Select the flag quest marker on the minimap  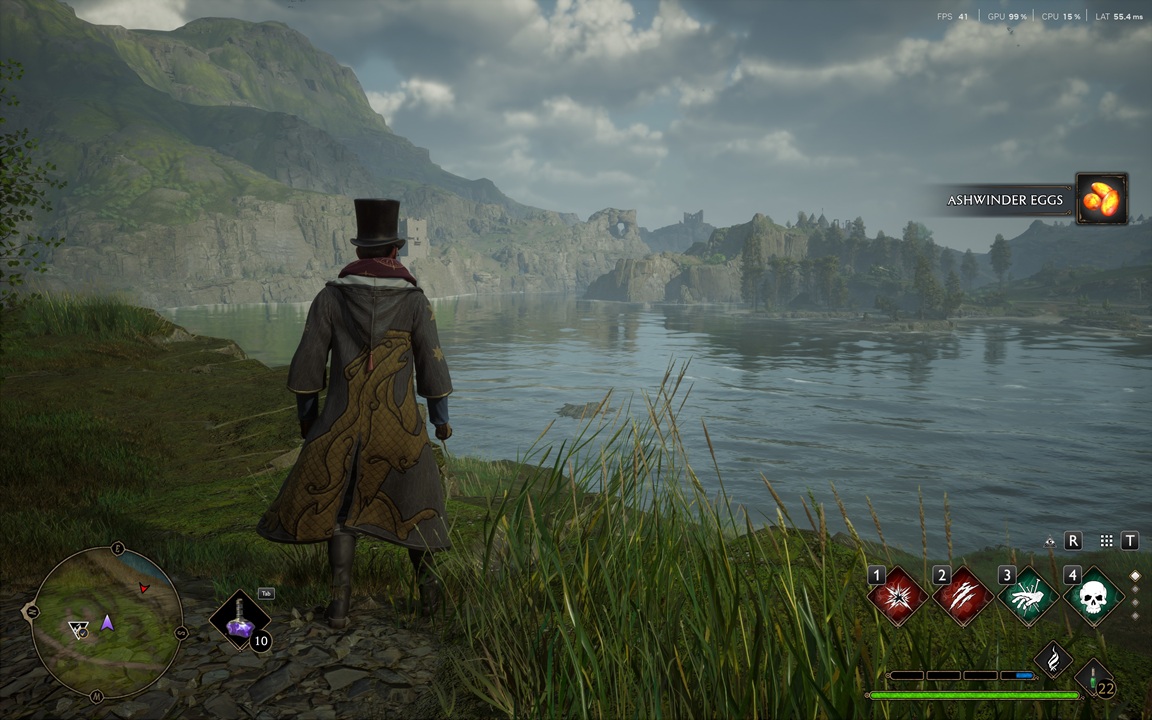pos(79,629)
